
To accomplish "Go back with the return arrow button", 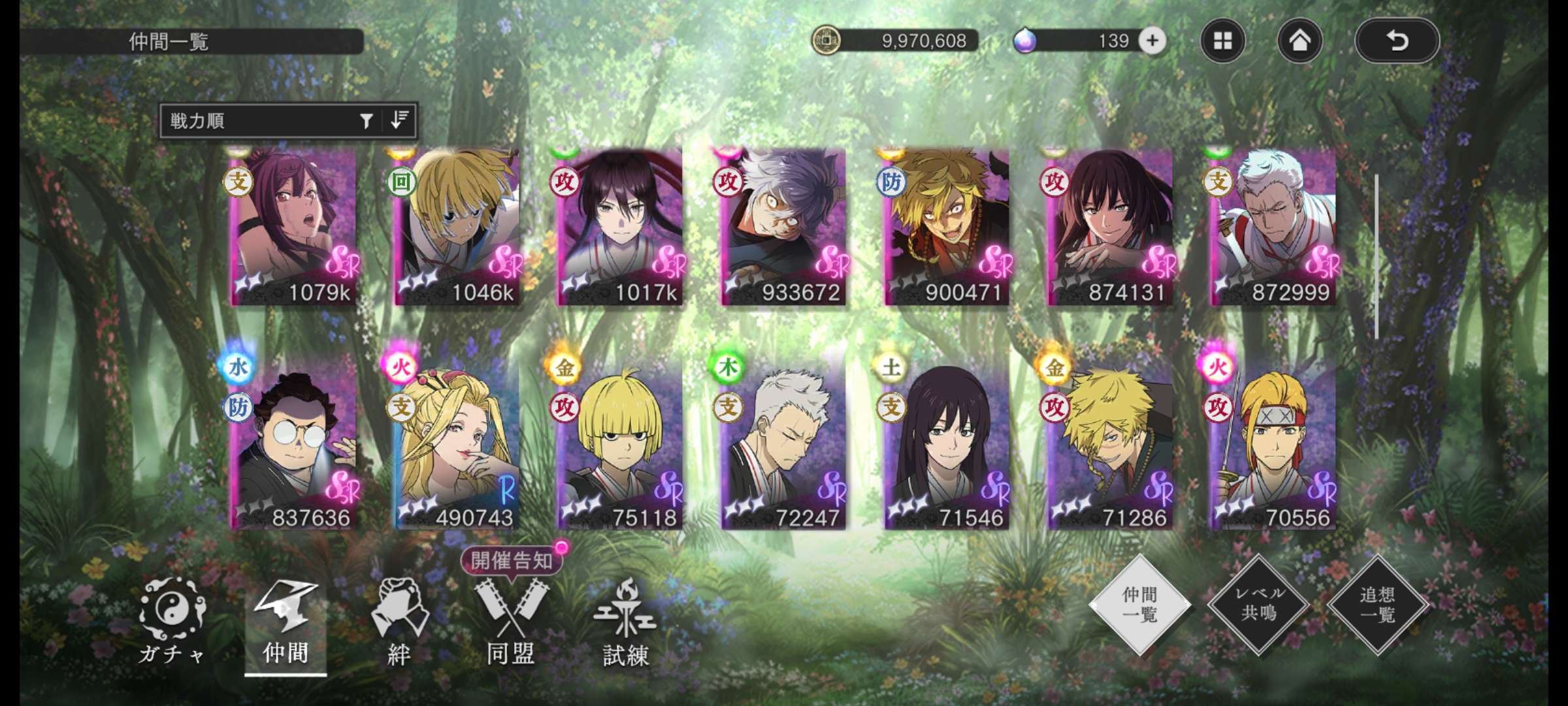I will 1397,41.
